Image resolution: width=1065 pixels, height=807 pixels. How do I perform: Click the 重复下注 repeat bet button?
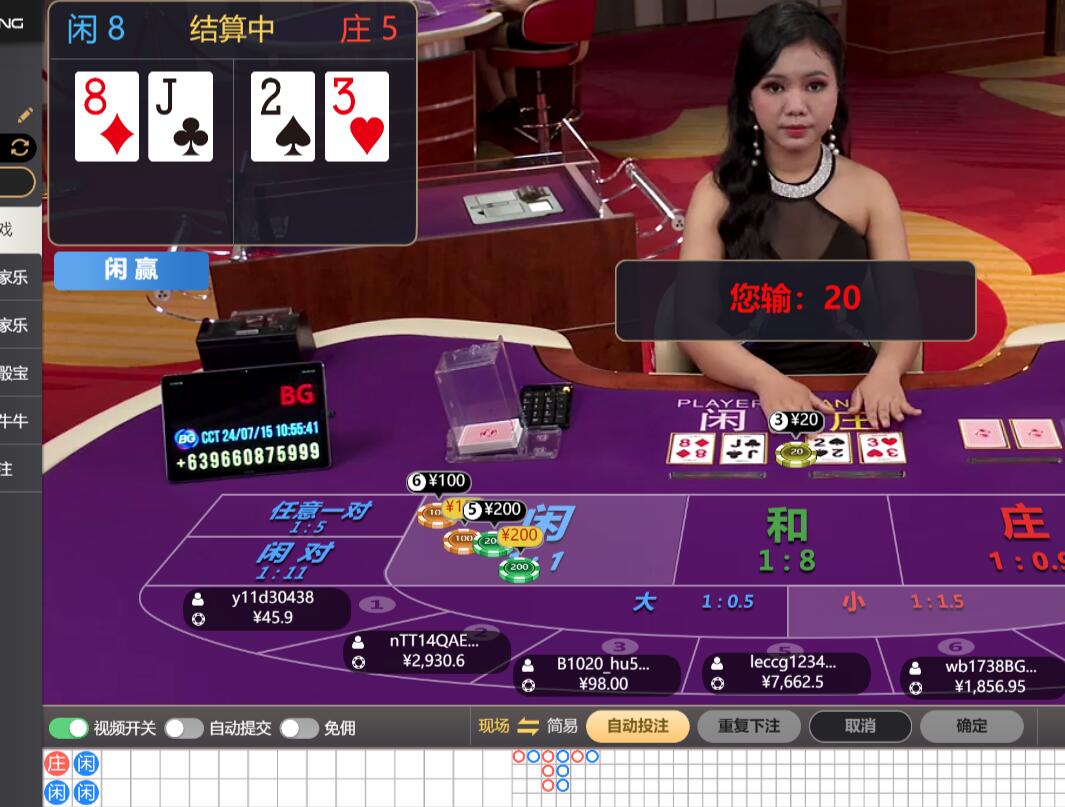click(x=748, y=726)
